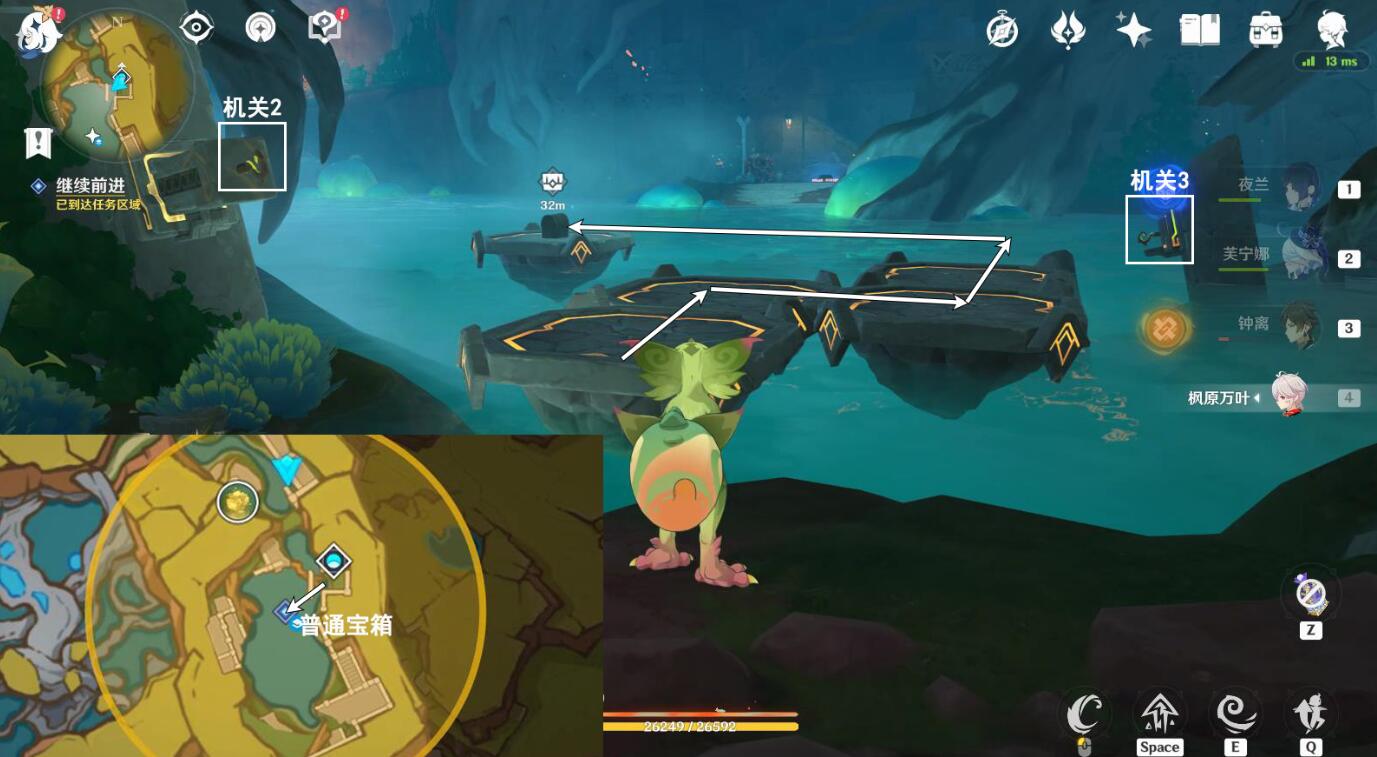
Task: Tap the jump button
Action: [1160, 714]
